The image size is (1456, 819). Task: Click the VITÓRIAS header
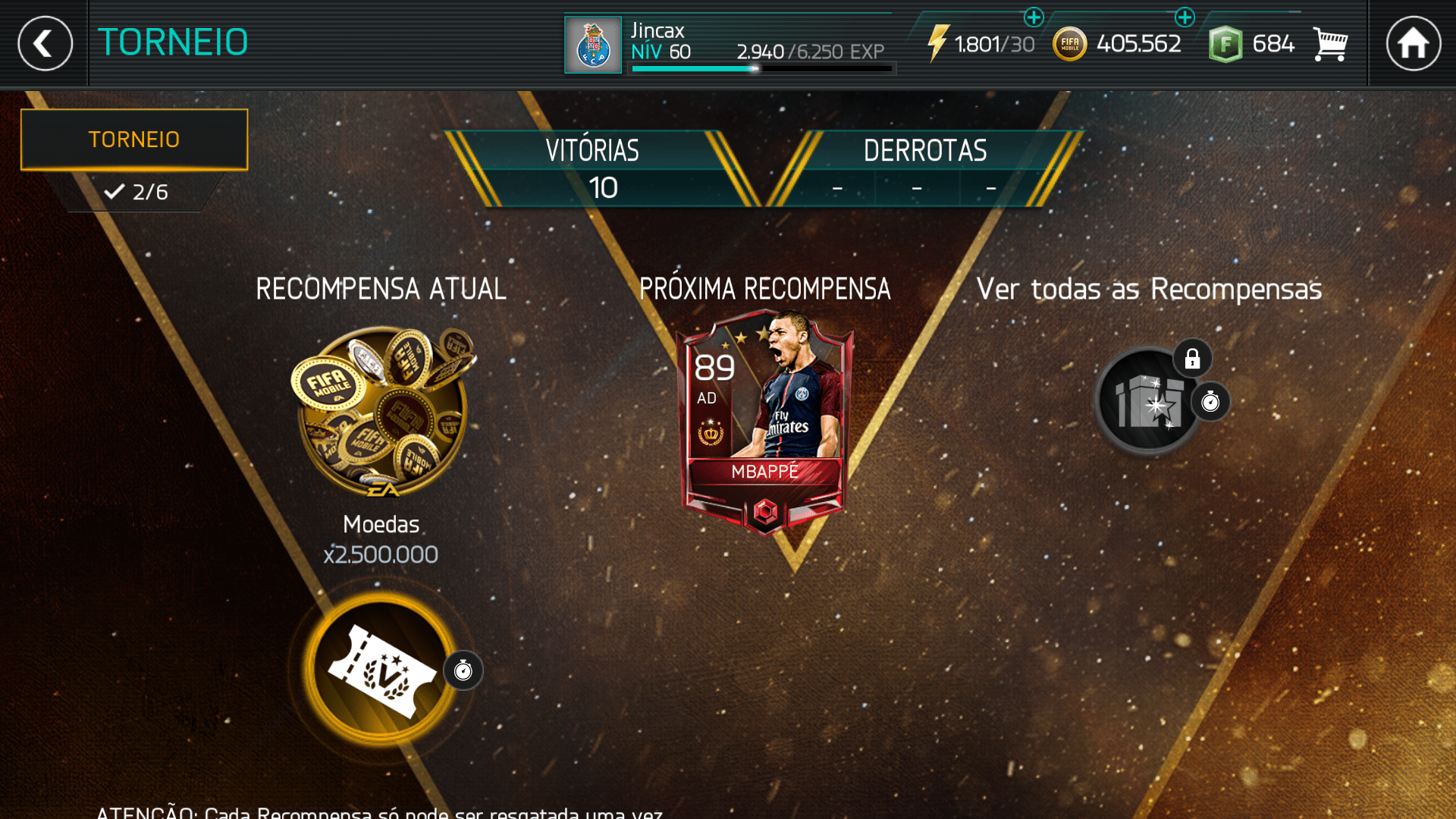coord(590,150)
